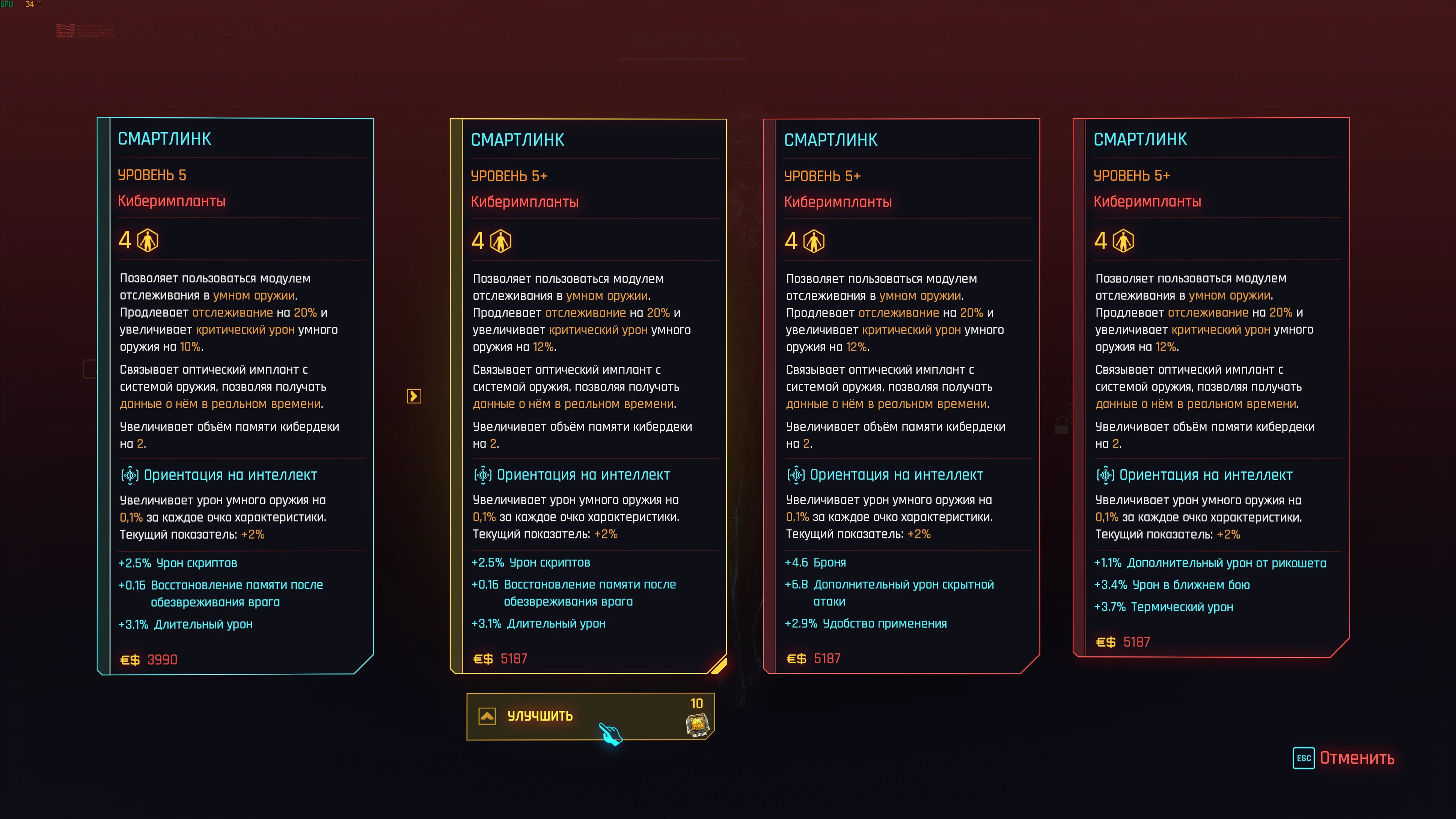Choose the yellow-bordered Смартлинк 5+ card
Viewport: 1456px width, 819px height.
tap(588, 396)
